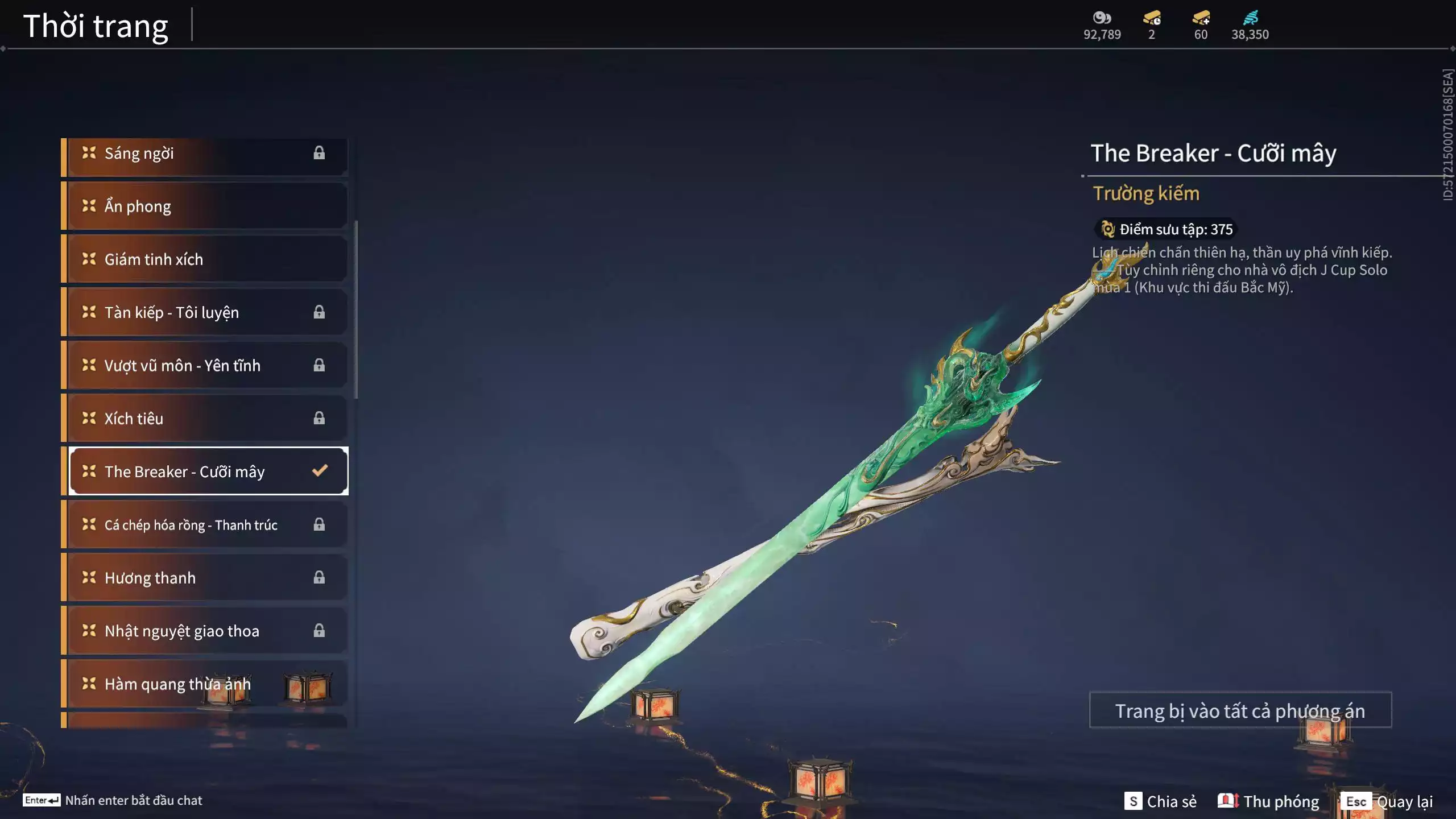Image resolution: width=1456 pixels, height=819 pixels.
Task: Choose the Ẩn phong skin entry
Action: point(205,206)
